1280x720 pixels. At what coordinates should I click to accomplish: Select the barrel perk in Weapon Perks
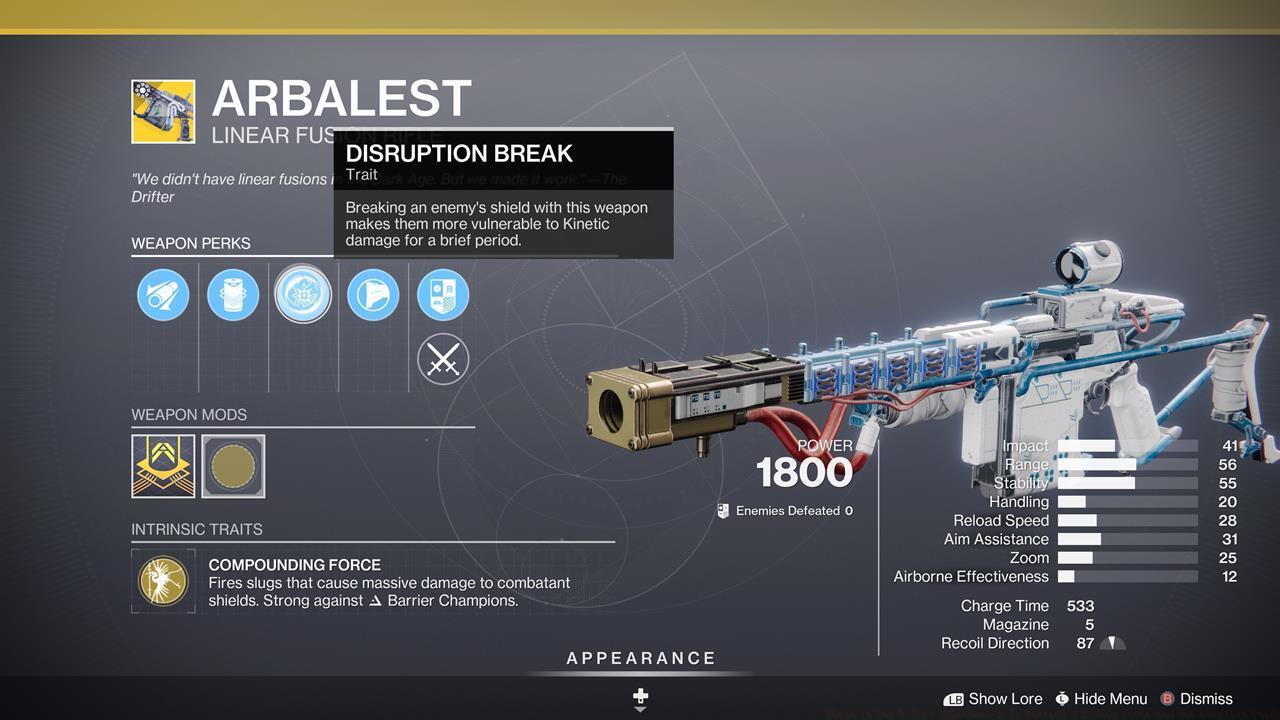(x=163, y=294)
